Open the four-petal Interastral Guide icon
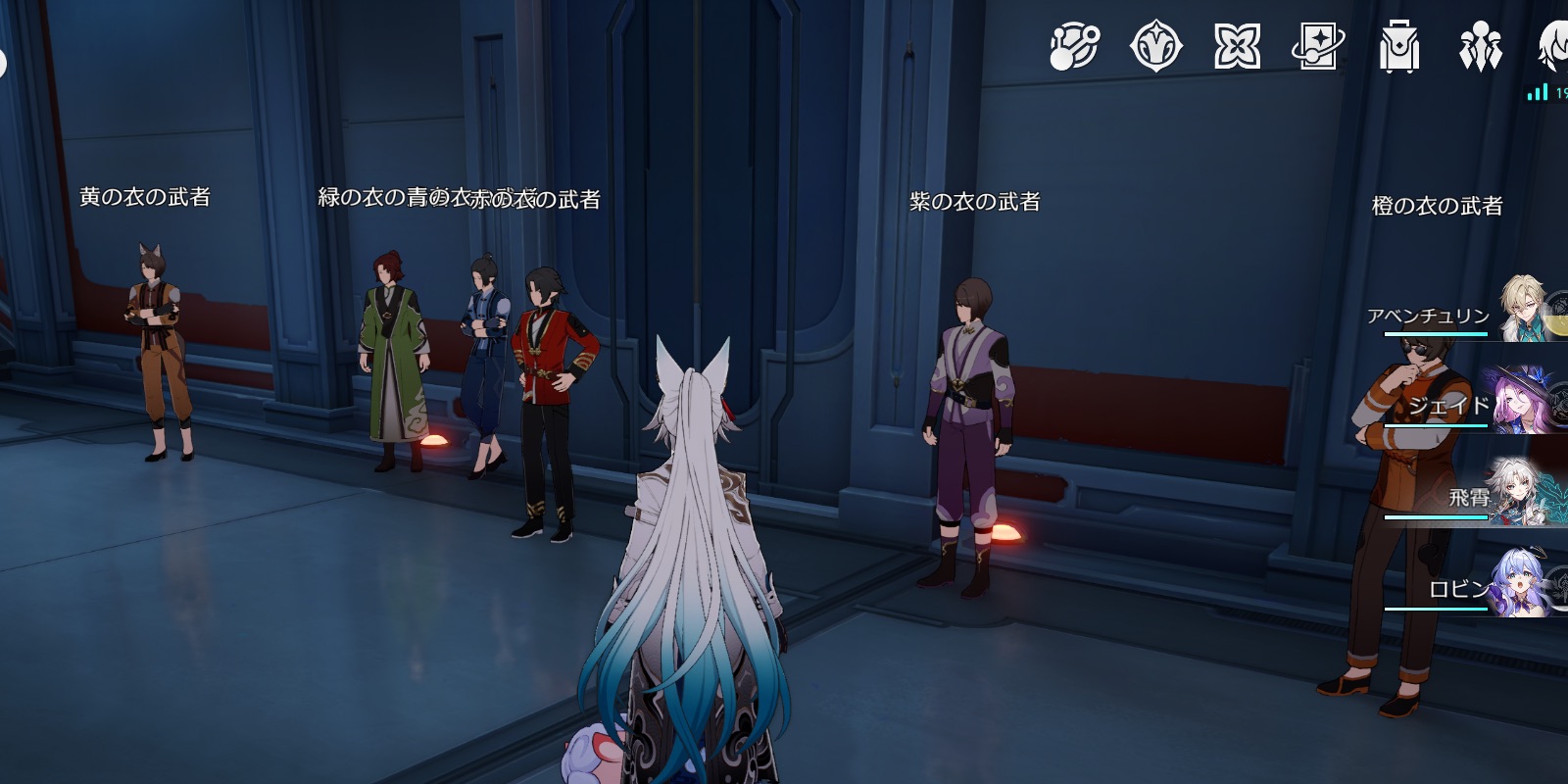 (1240, 44)
